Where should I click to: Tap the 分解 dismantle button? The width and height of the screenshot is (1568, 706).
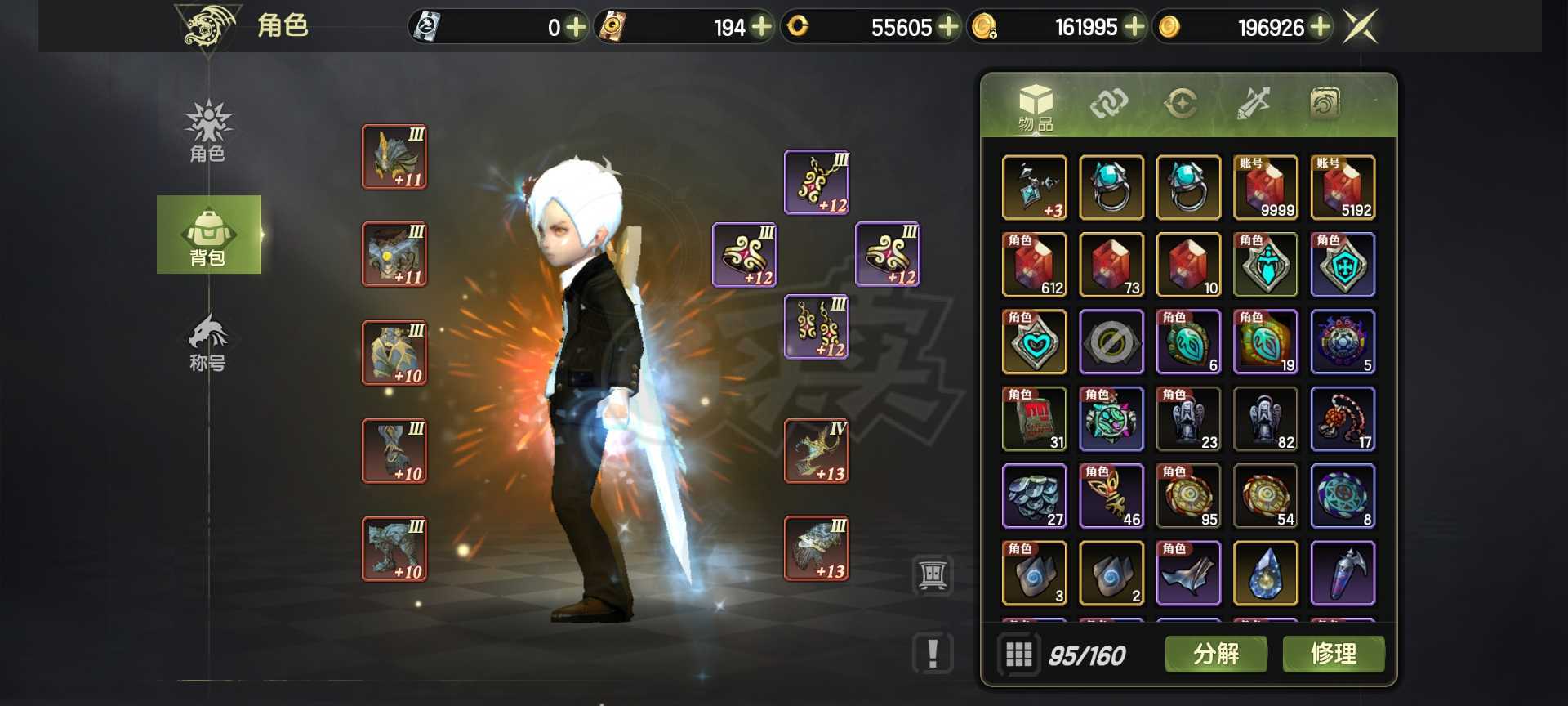1216,654
